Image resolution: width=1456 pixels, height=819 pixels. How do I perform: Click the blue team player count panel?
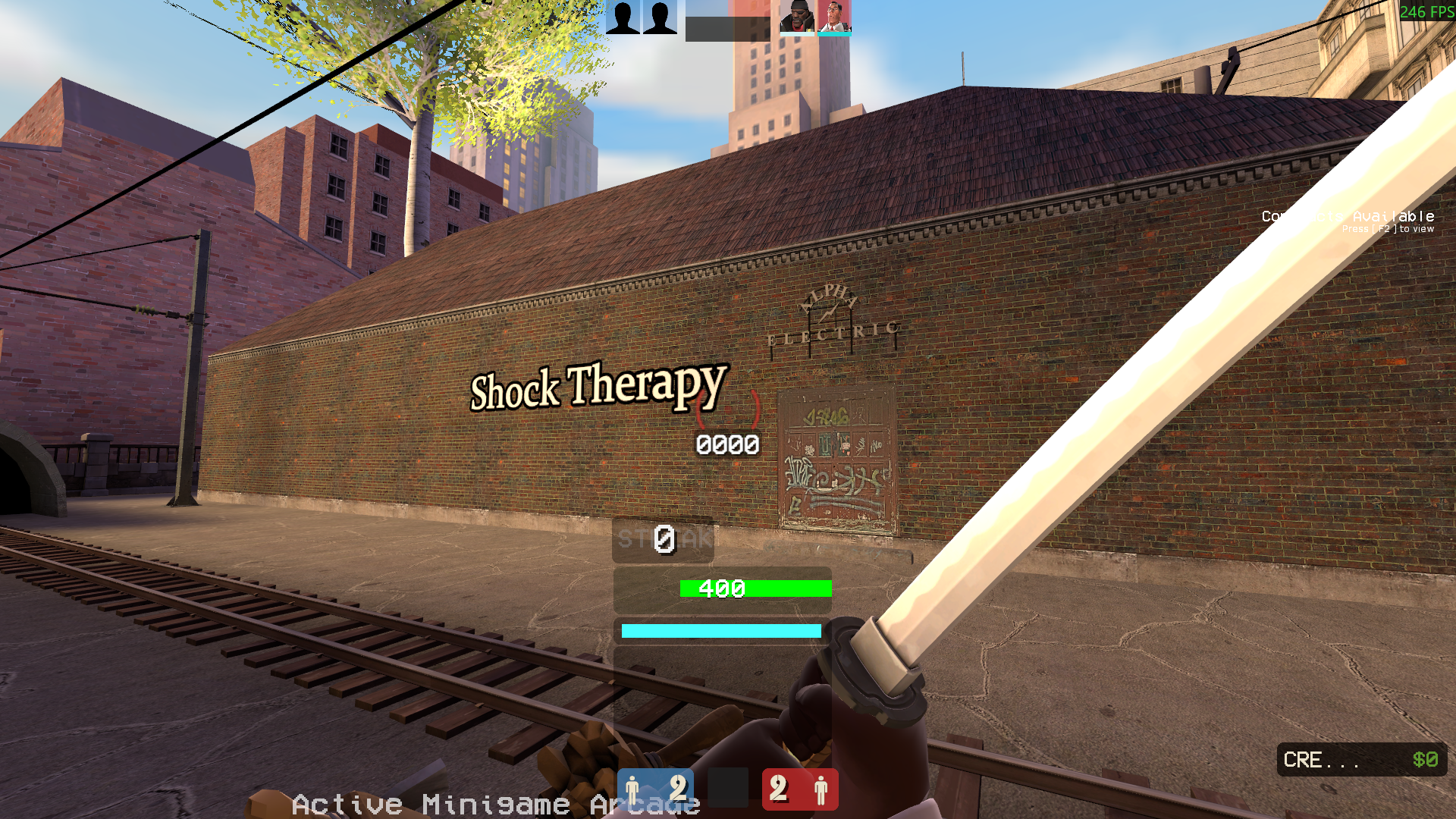[655, 789]
